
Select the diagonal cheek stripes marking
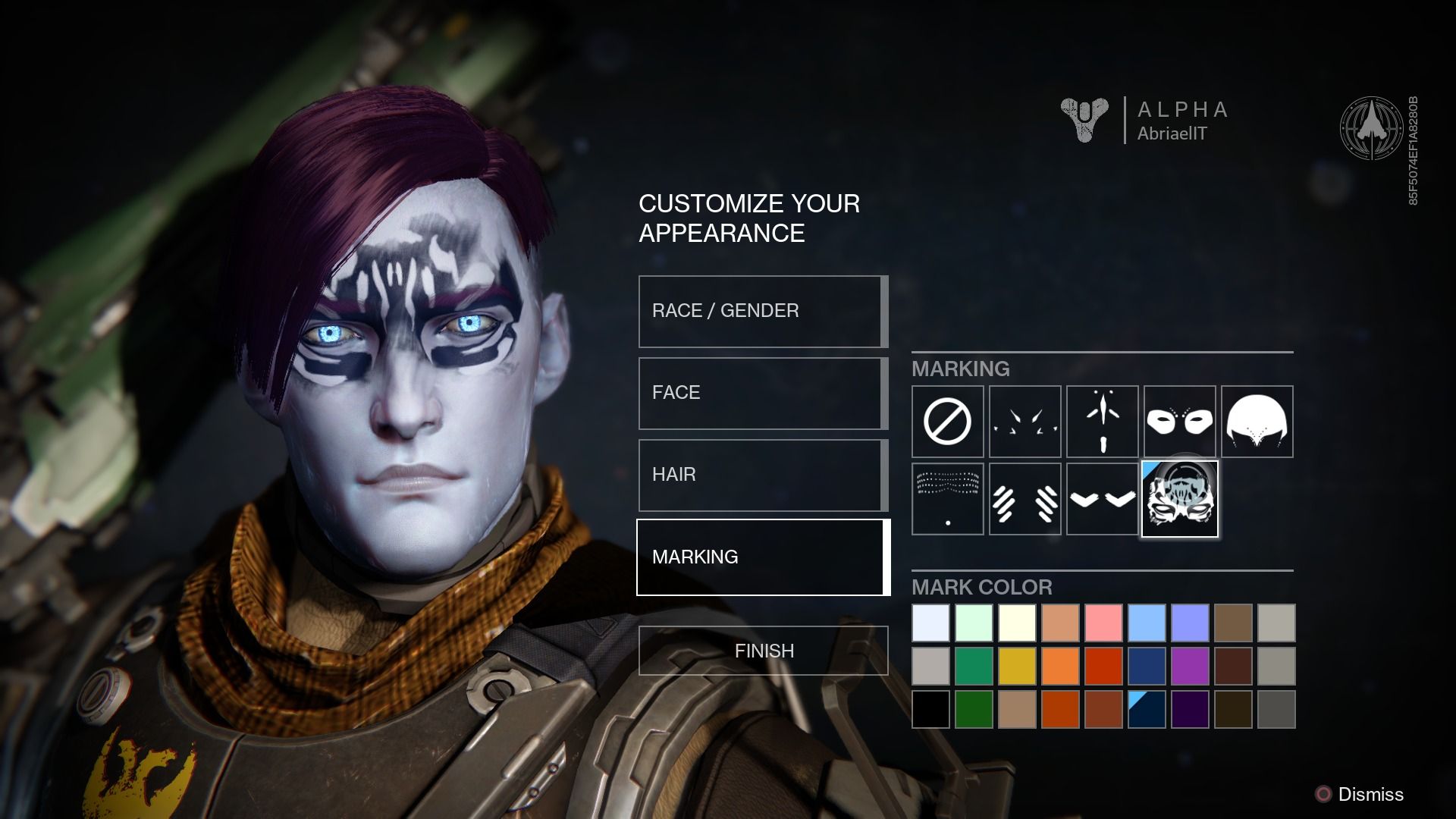click(x=1025, y=499)
